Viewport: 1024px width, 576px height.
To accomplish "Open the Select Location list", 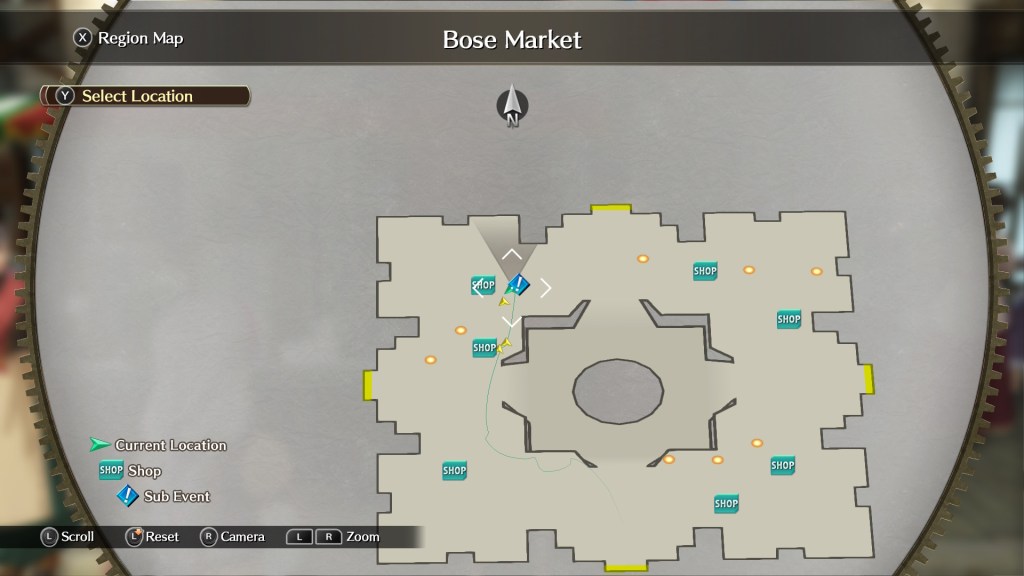I will click(137, 96).
